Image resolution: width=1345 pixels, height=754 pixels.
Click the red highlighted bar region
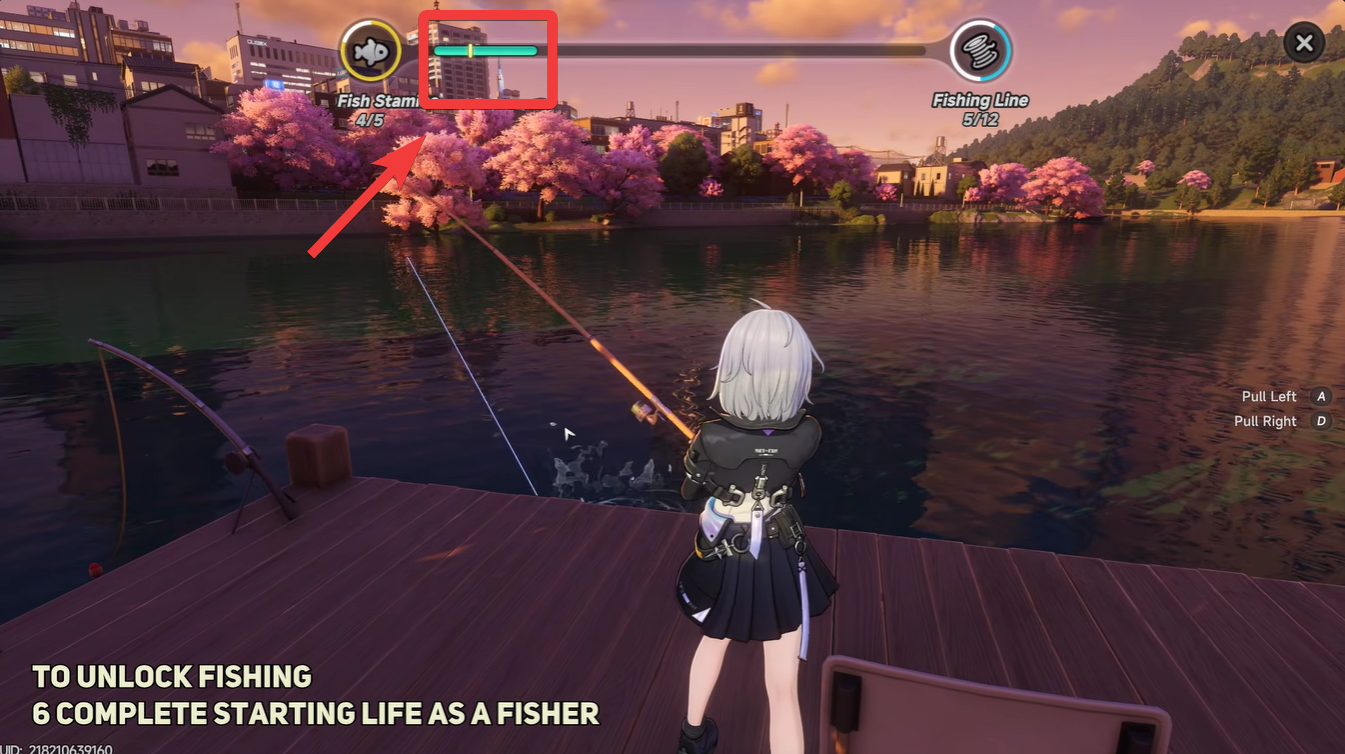[x=488, y=60]
